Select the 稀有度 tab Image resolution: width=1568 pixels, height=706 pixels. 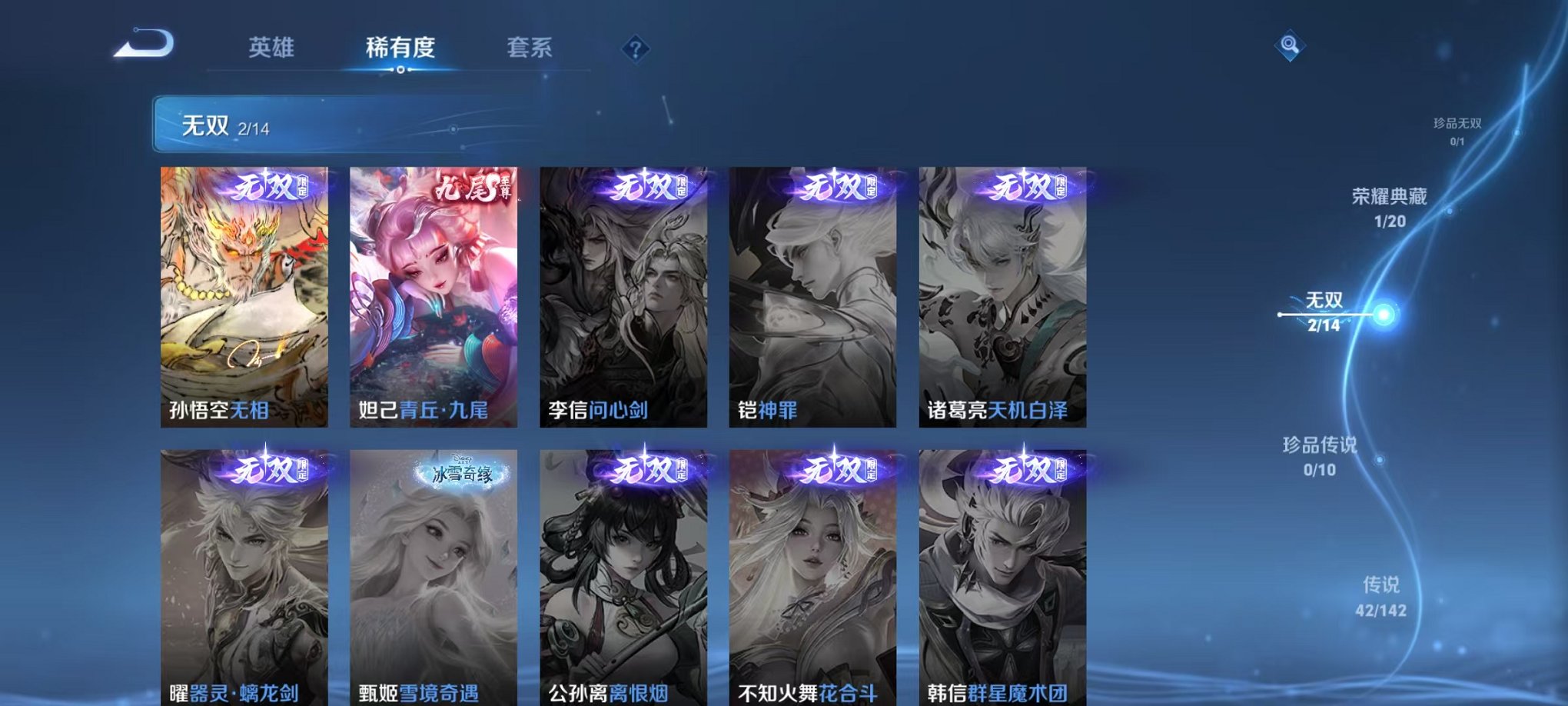point(399,48)
